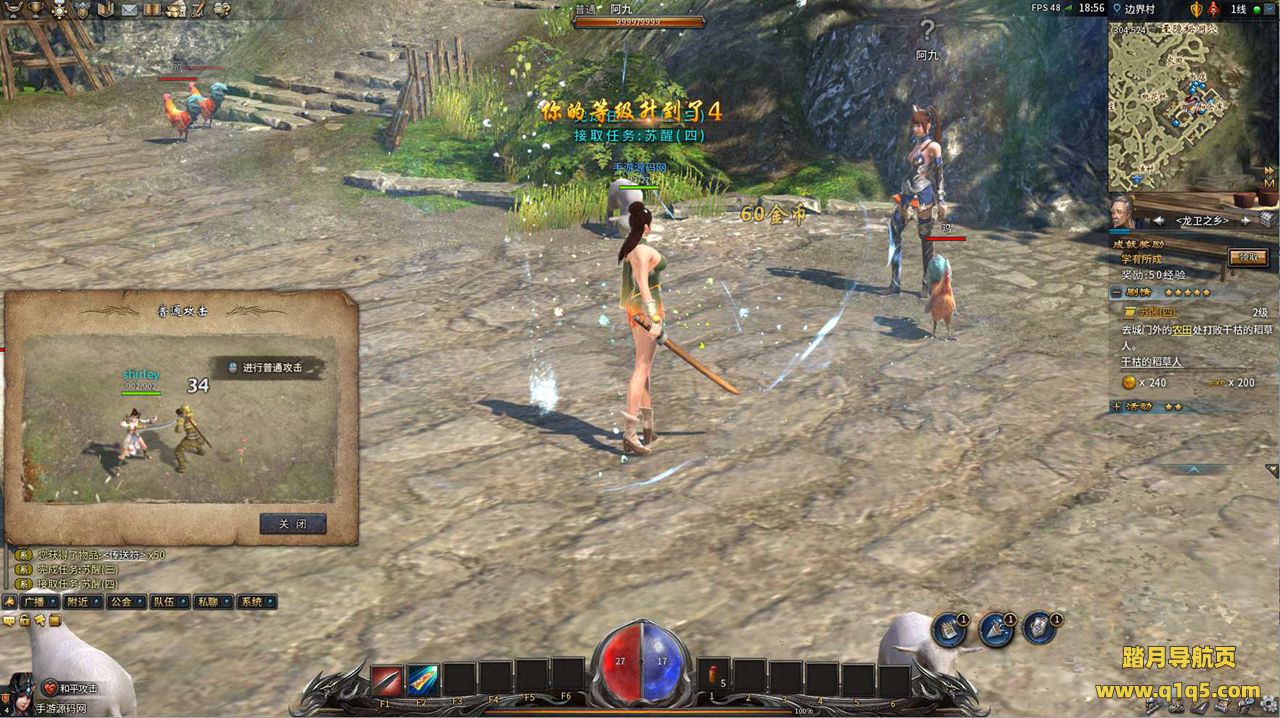Open the envelope mail icon

tap(129, 9)
